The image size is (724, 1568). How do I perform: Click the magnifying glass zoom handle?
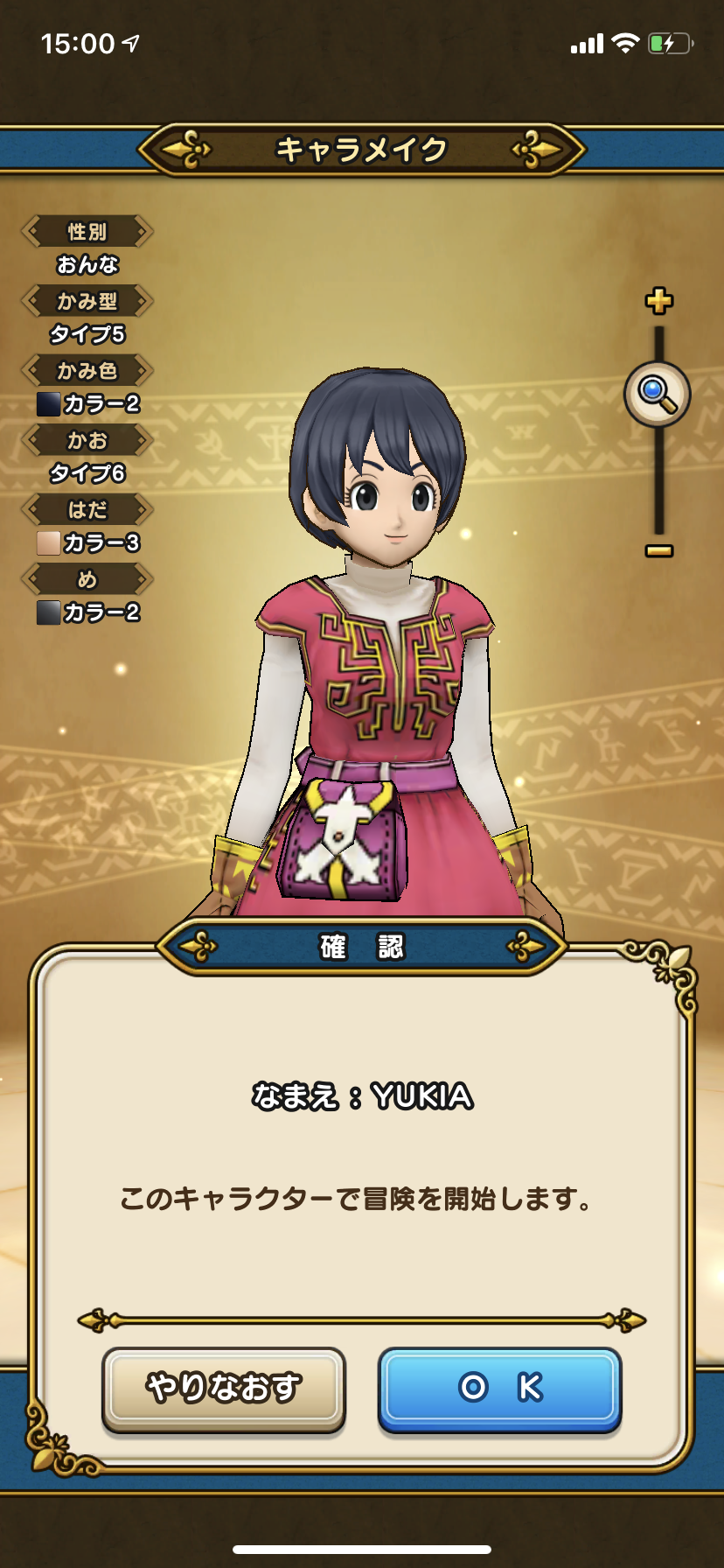click(x=658, y=394)
